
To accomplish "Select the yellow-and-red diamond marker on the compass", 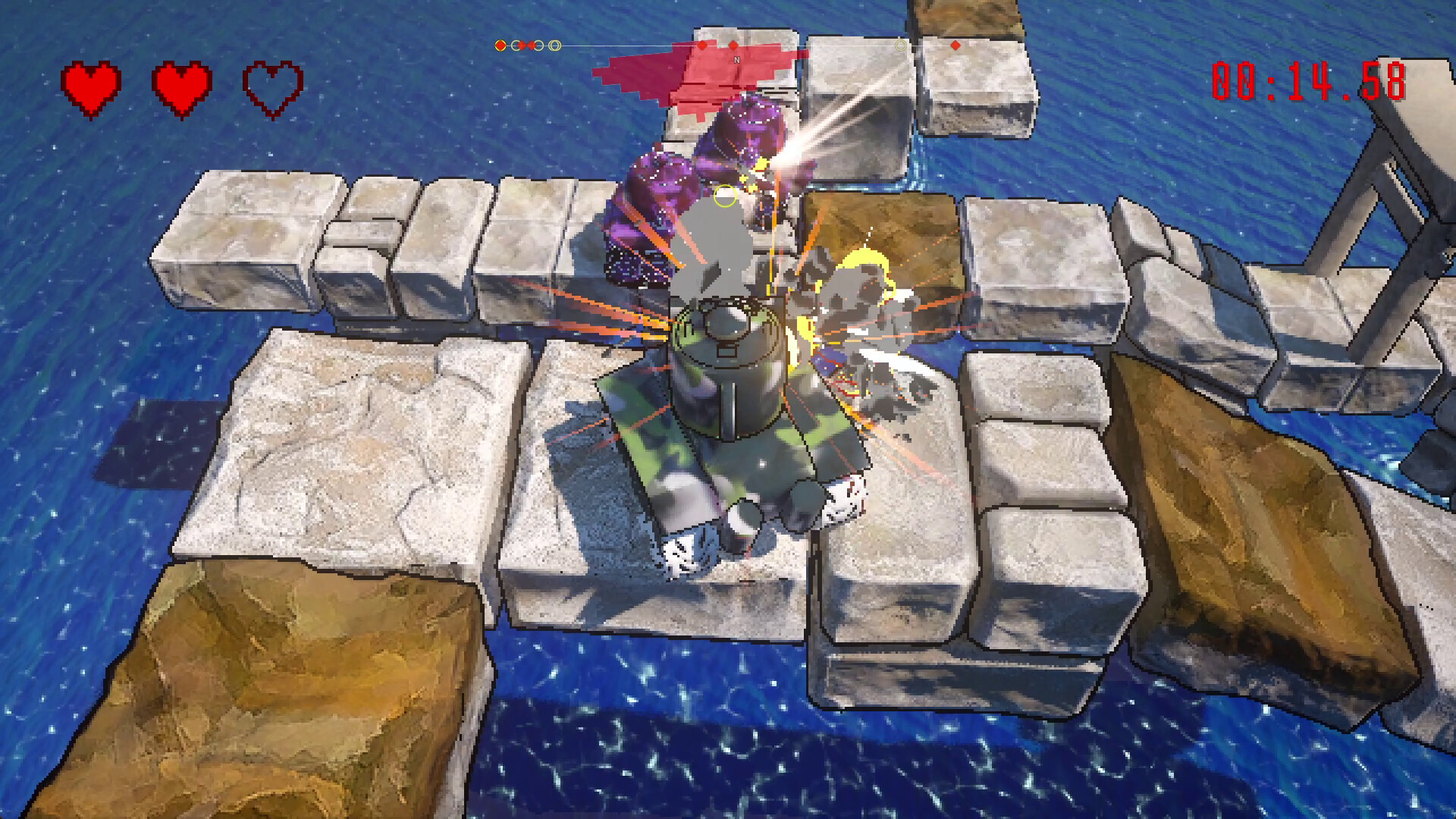I will pyautogui.click(x=500, y=45).
